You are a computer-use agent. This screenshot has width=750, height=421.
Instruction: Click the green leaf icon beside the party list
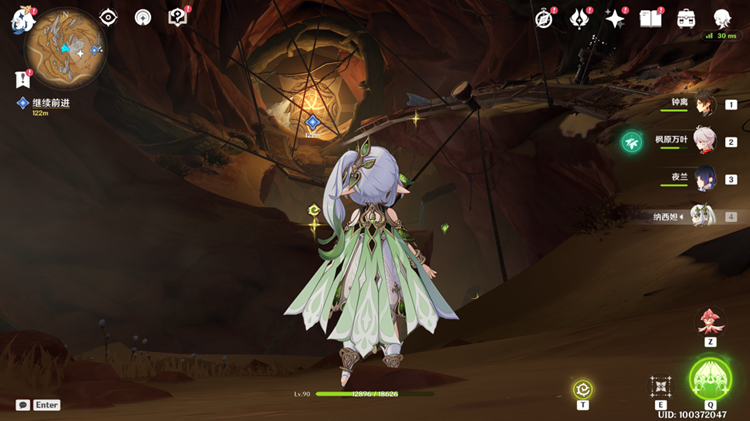coord(632,142)
